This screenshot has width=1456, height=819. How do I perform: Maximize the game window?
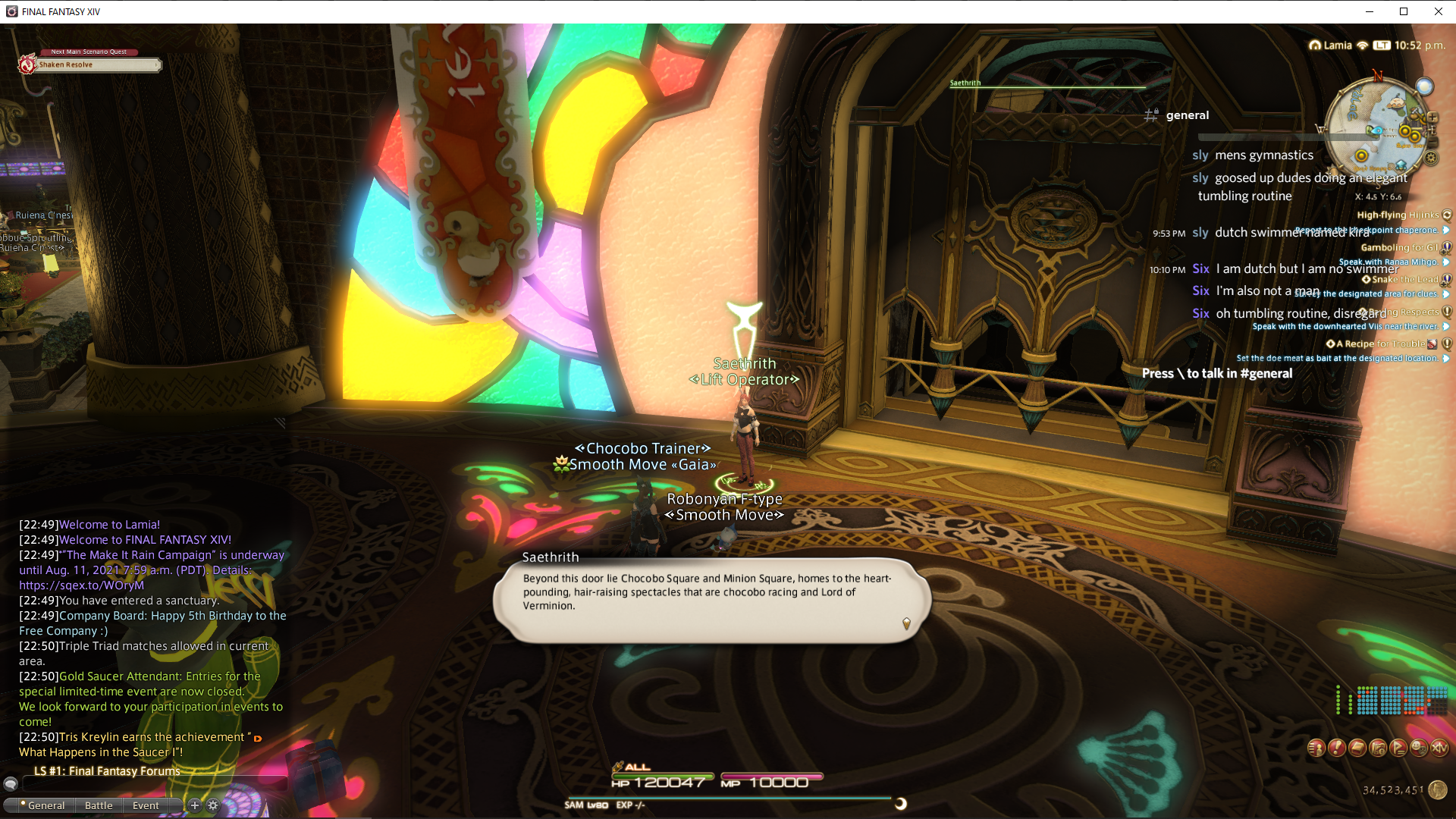pyautogui.click(x=1404, y=11)
